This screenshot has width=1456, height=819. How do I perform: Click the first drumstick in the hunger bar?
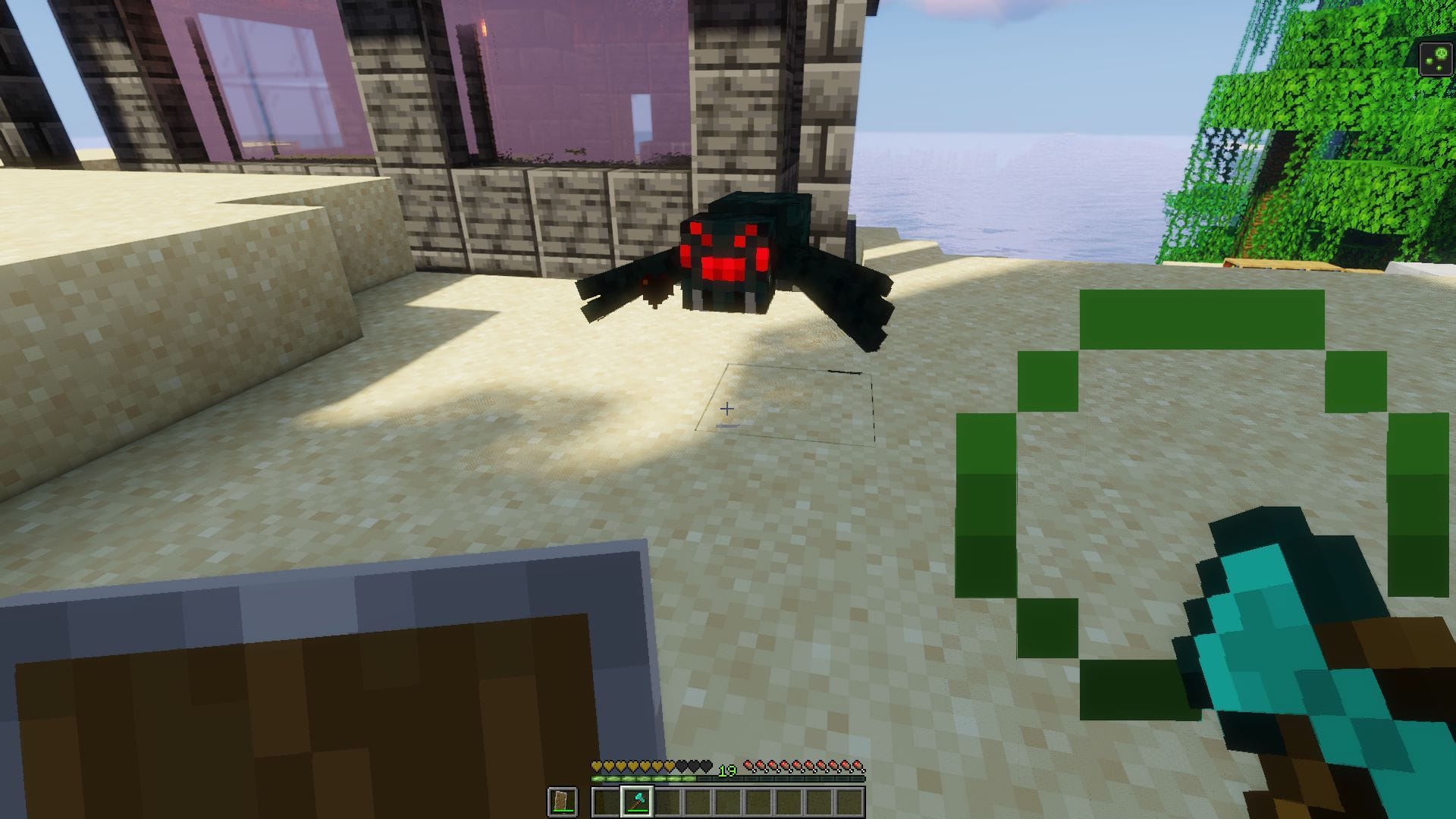click(x=749, y=766)
